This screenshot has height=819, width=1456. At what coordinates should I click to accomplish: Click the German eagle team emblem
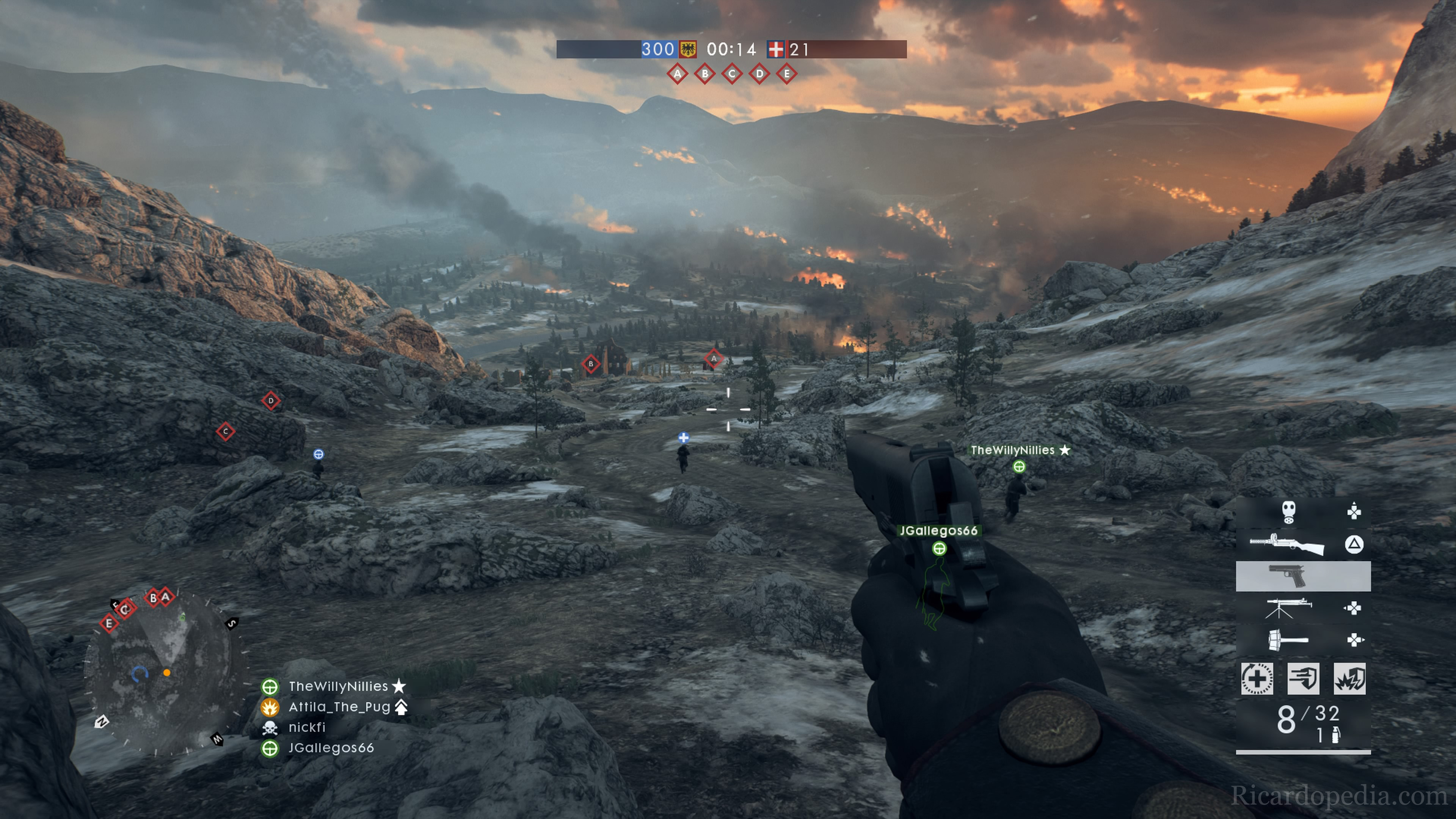pos(688,50)
